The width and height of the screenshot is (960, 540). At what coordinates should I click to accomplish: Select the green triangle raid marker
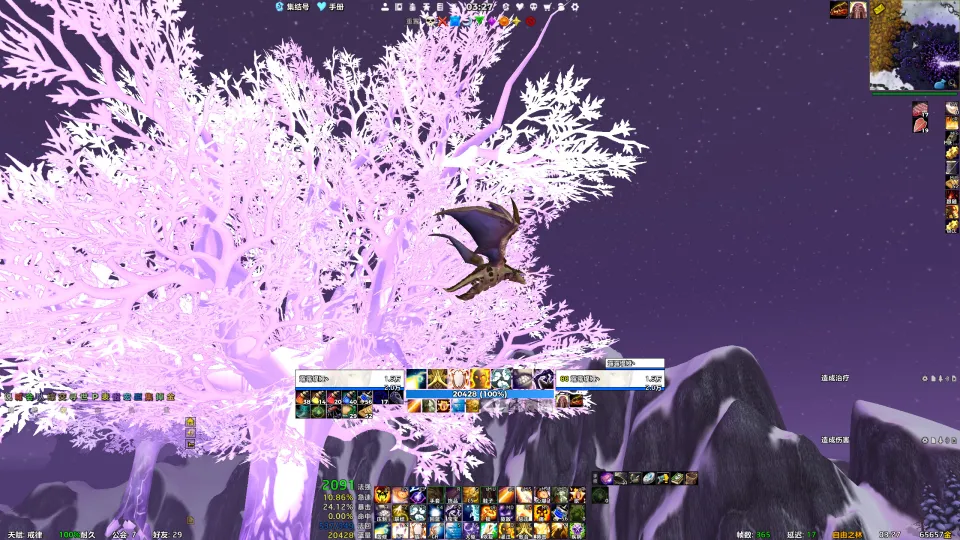click(480, 21)
